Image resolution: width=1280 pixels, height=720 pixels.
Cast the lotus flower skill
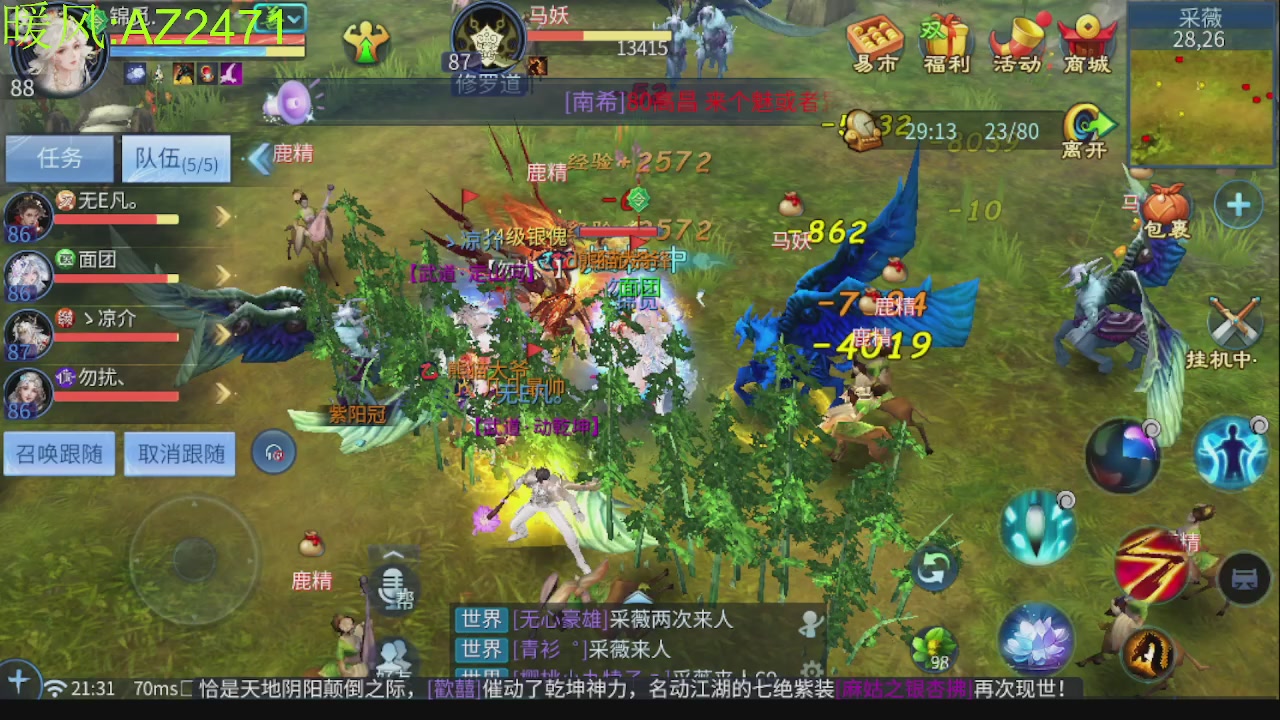click(1037, 638)
